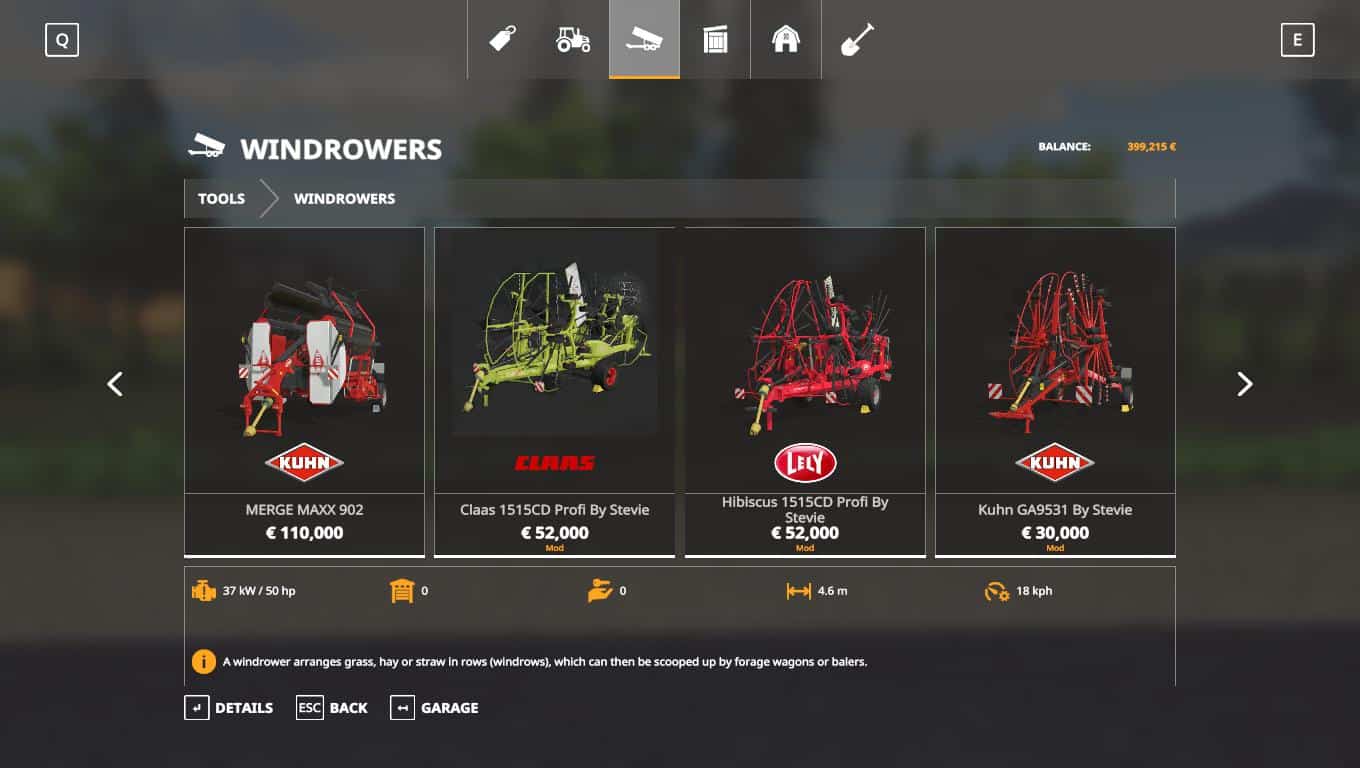Image resolution: width=1360 pixels, height=768 pixels.
Task: Pick the Lely Hibiscus 1515CD Profi
Action: [804, 391]
